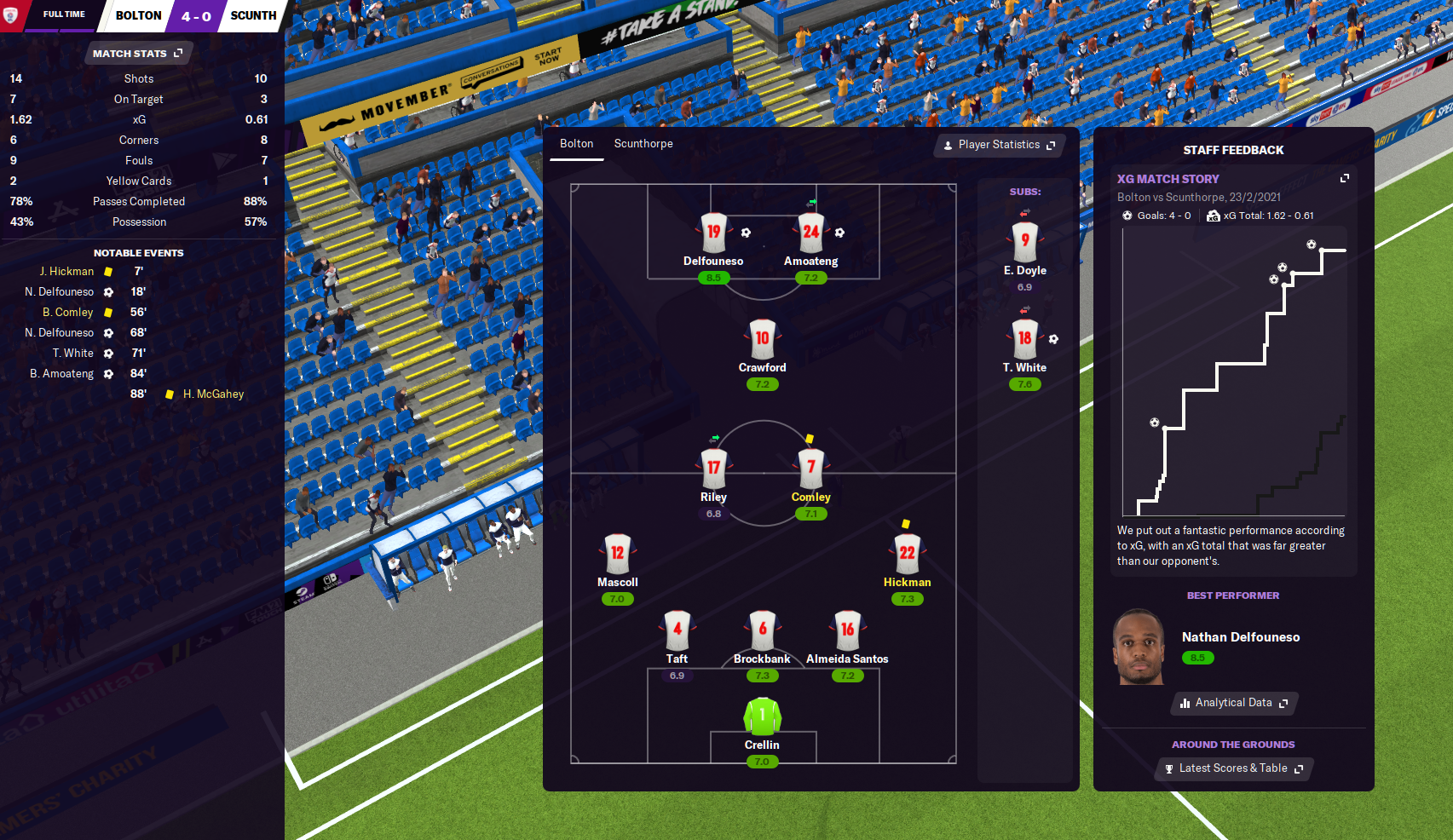
Task: Click Crawford's number 10 shirt
Action: [x=762, y=338]
